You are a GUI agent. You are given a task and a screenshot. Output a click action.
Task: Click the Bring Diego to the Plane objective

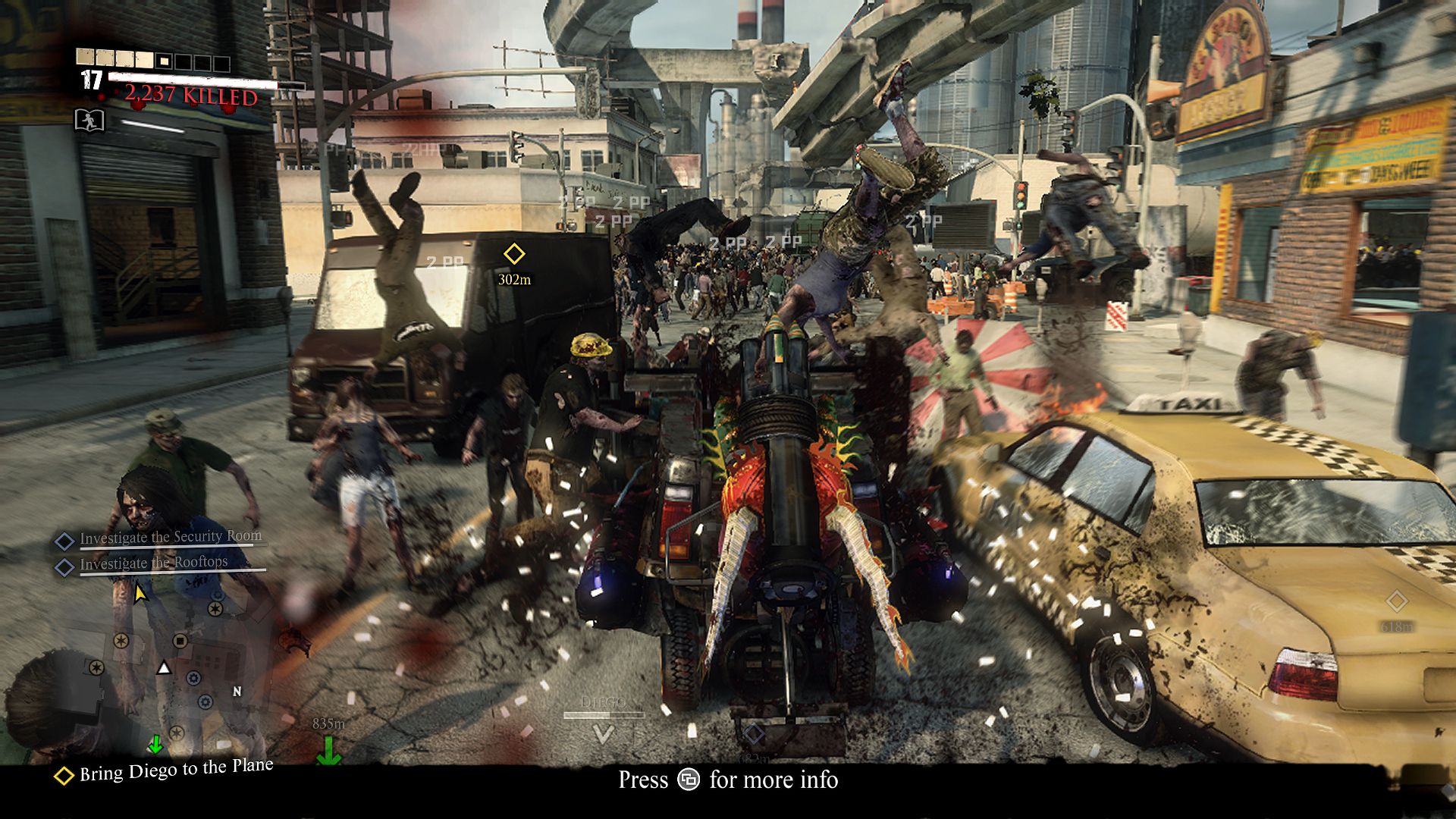pos(175,770)
